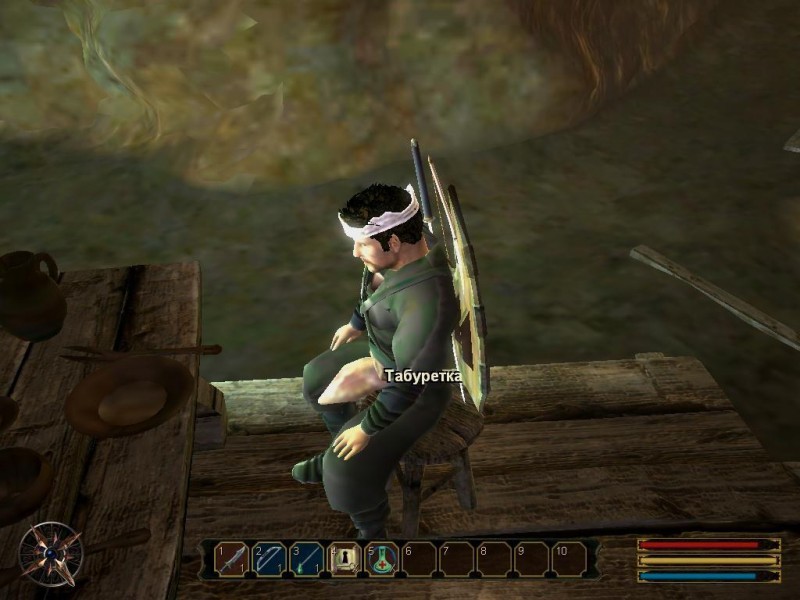Drink the healing potion in slot 5
800x600 pixels.
(382, 559)
